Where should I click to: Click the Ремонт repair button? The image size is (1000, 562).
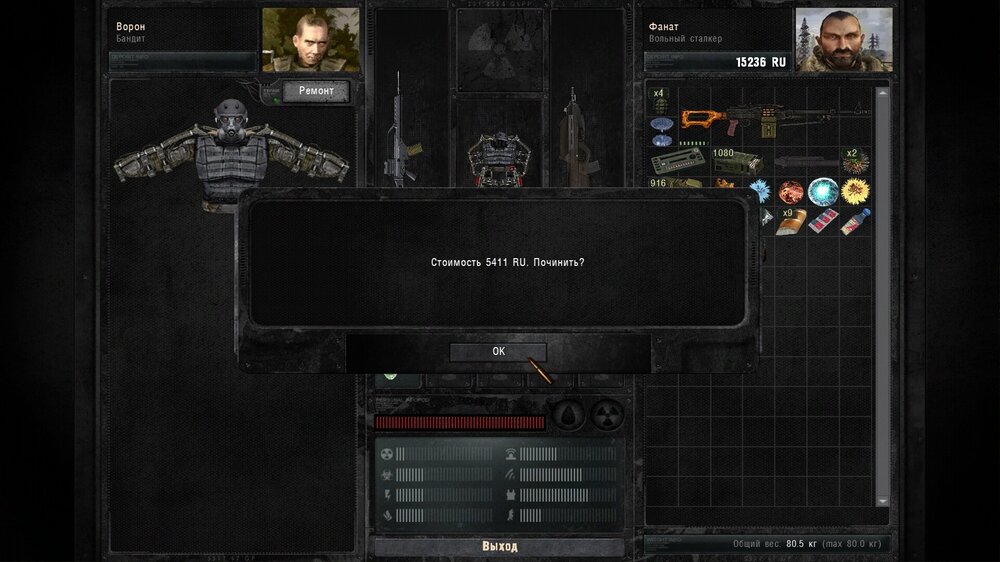point(315,92)
